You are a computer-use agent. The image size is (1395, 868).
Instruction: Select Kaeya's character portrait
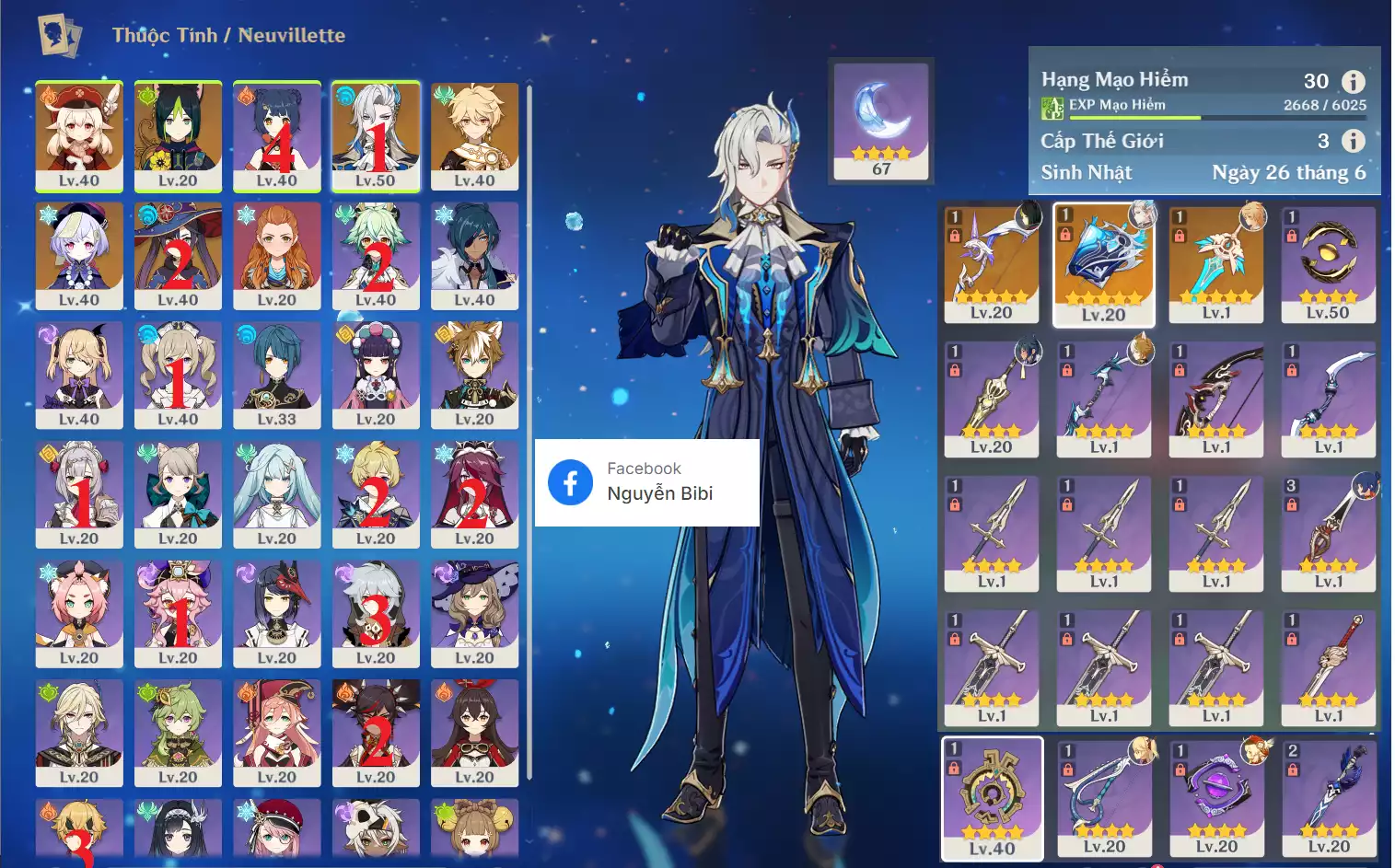[x=474, y=255]
